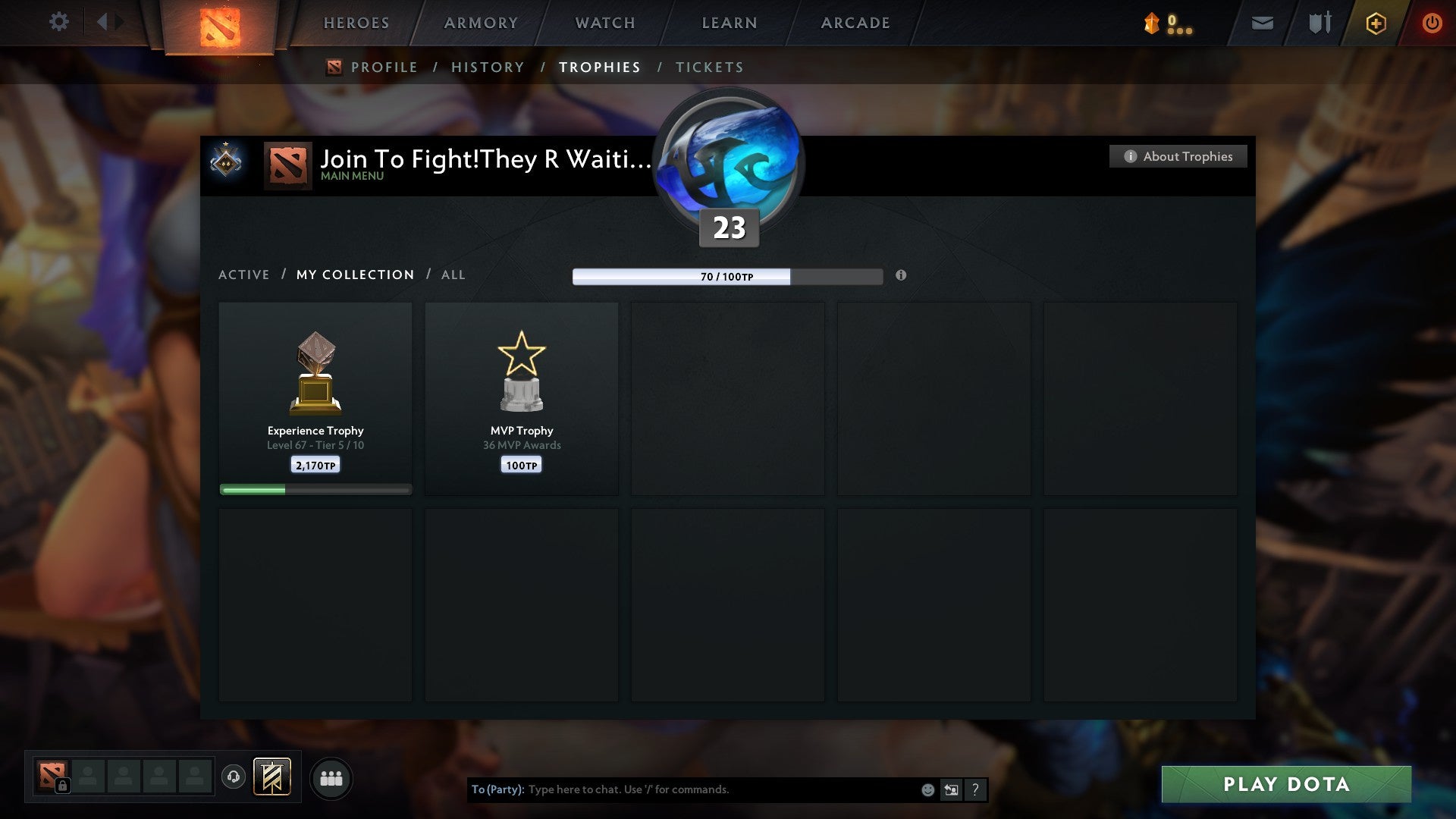Click the power button to exit

(x=1432, y=23)
